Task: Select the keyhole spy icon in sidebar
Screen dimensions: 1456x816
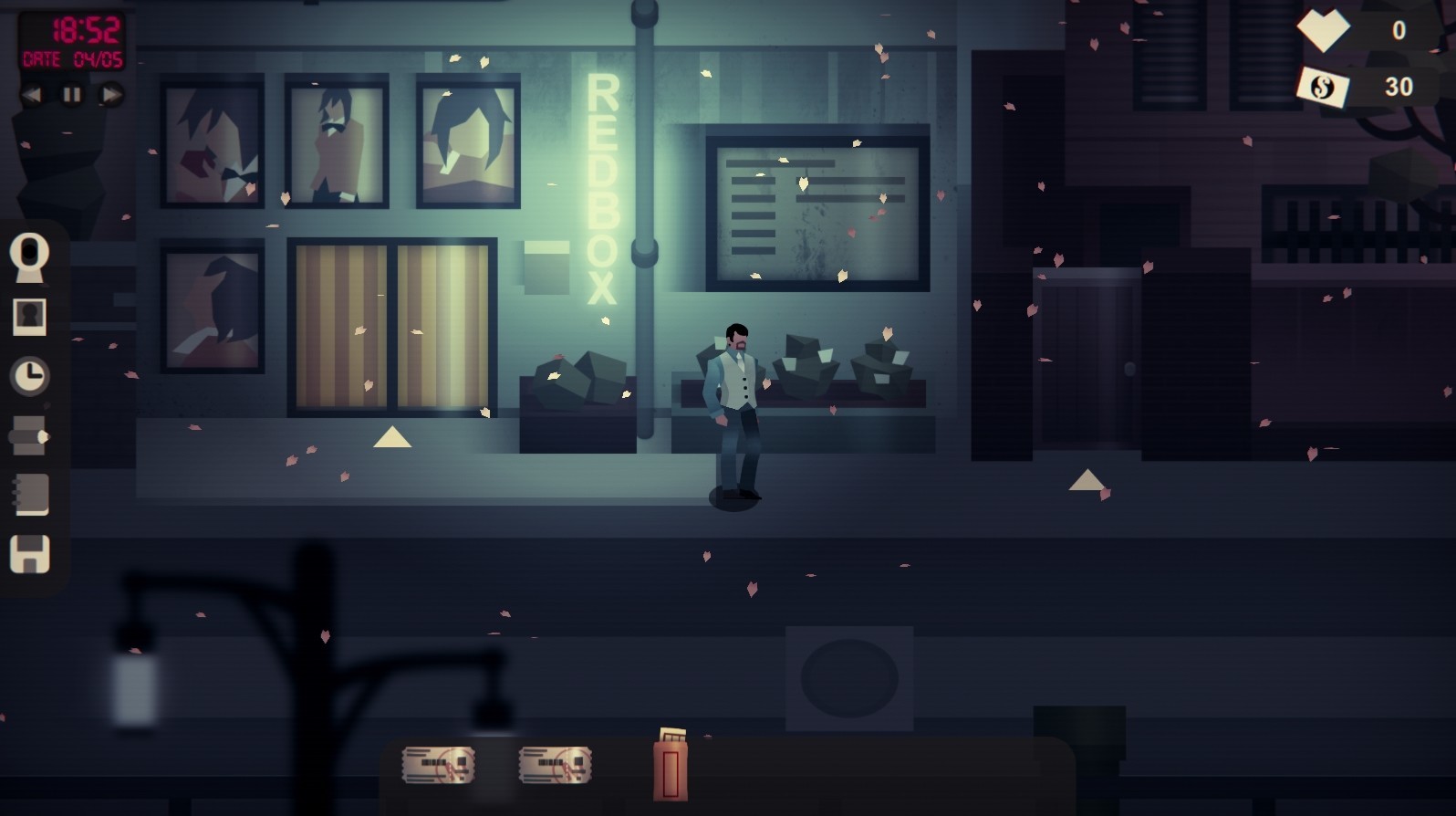Action: [x=30, y=256]
